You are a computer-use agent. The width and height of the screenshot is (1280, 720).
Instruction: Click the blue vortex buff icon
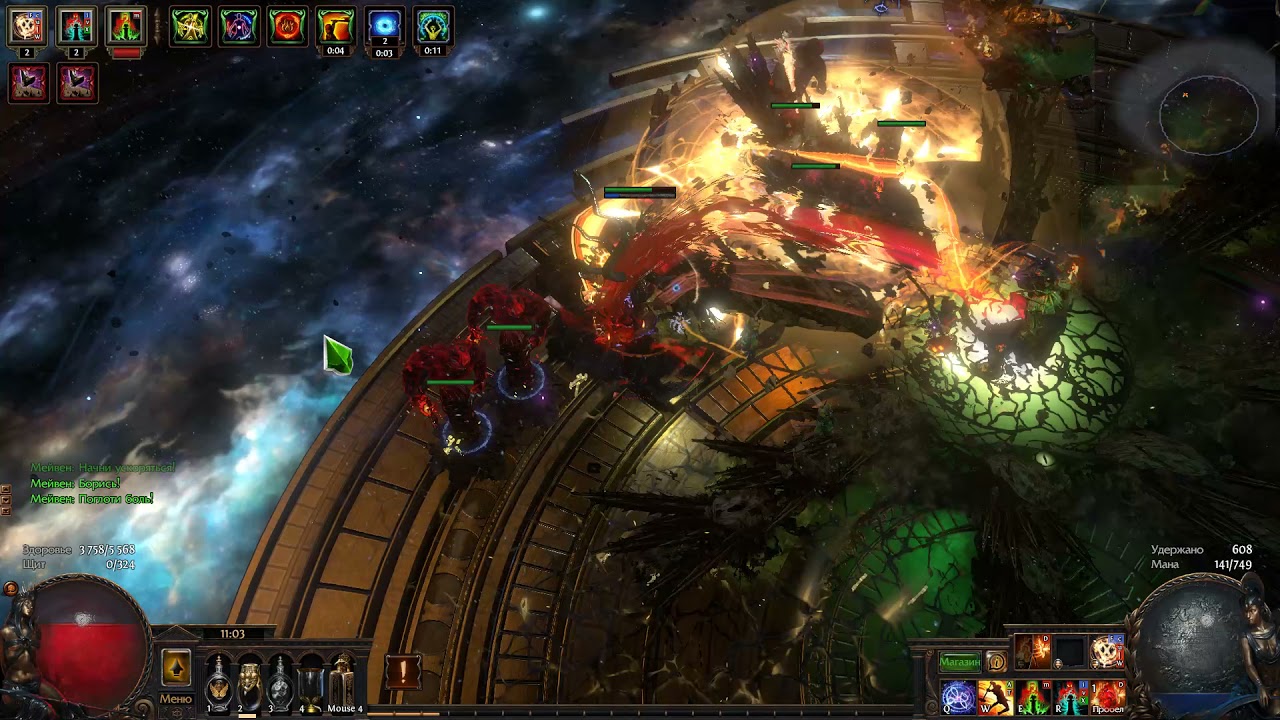[x=384, y=26]
